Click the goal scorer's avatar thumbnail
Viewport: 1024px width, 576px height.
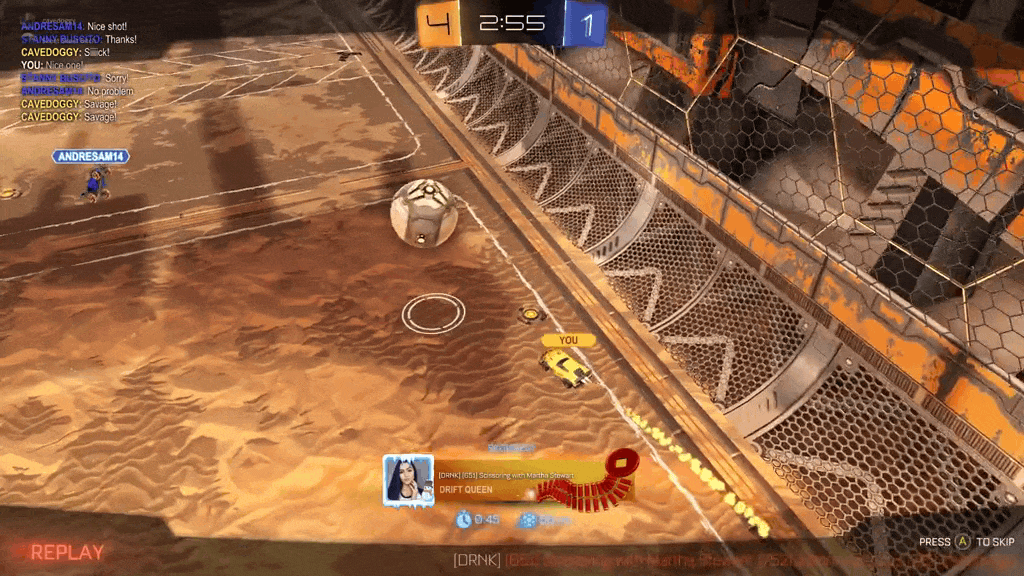408,480
